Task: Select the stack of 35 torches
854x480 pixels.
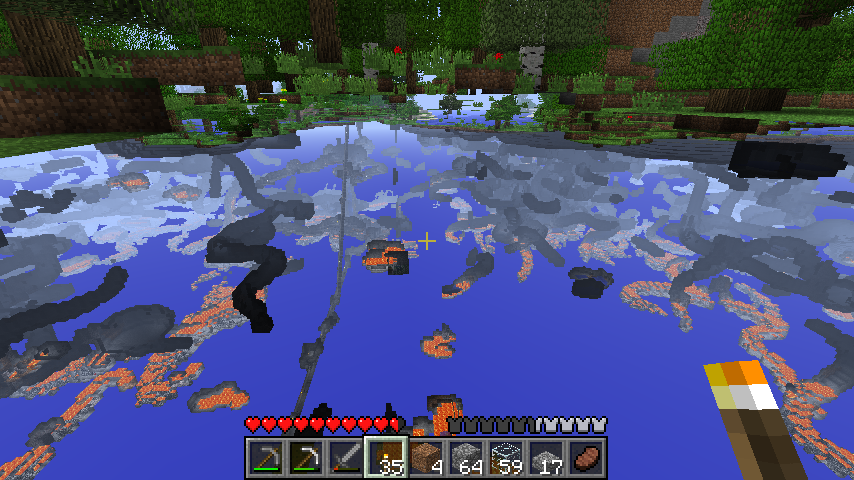Action: pos(386,456)
